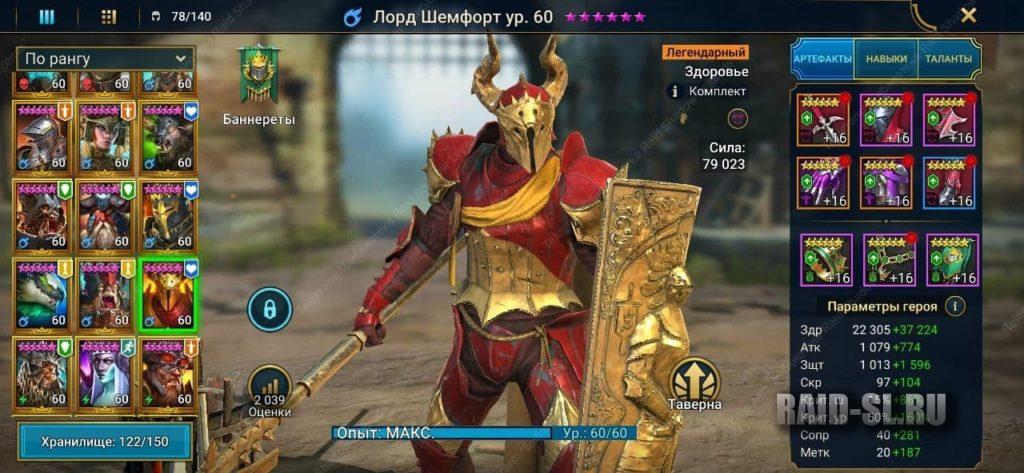
Task: Select the gauntlets artifact slot
Action: (x=823, y=183)
